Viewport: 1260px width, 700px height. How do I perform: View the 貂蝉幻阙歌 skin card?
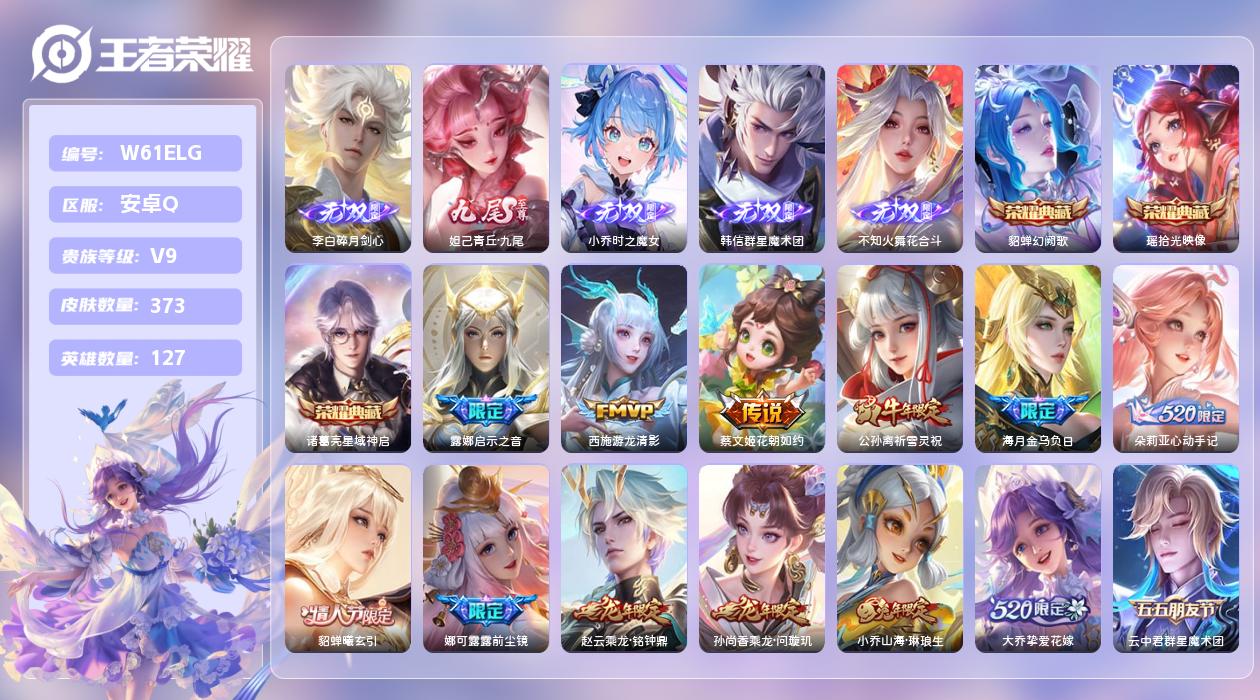pos(1038,158)
